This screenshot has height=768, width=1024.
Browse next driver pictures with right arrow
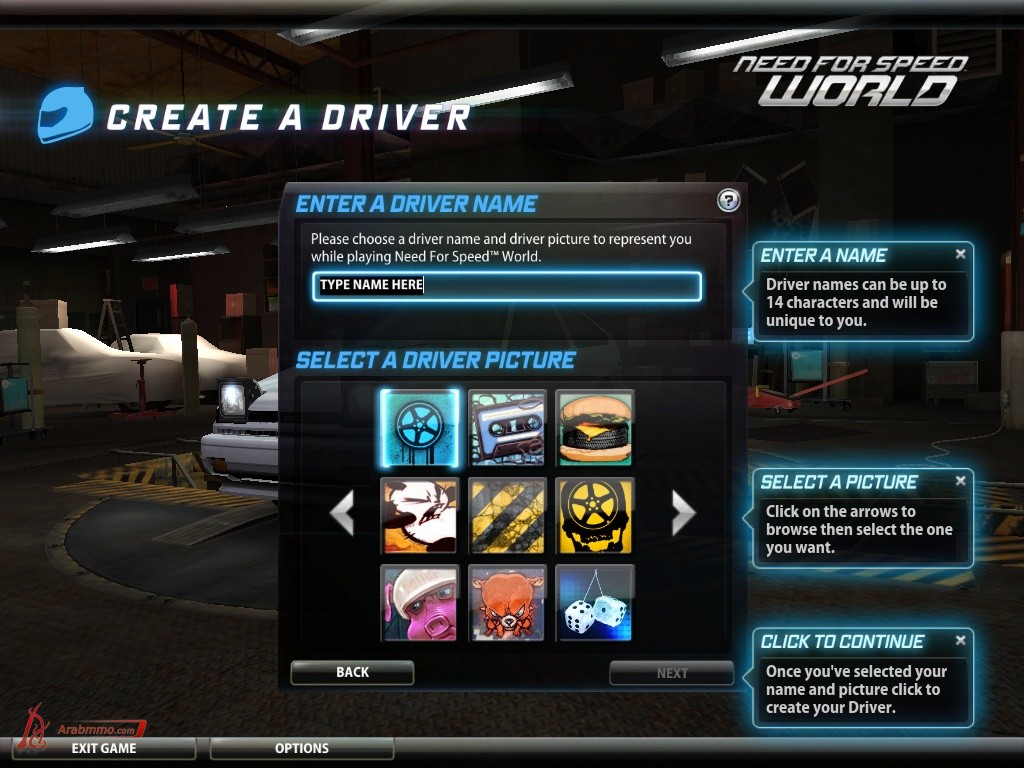tap(683, 513)
